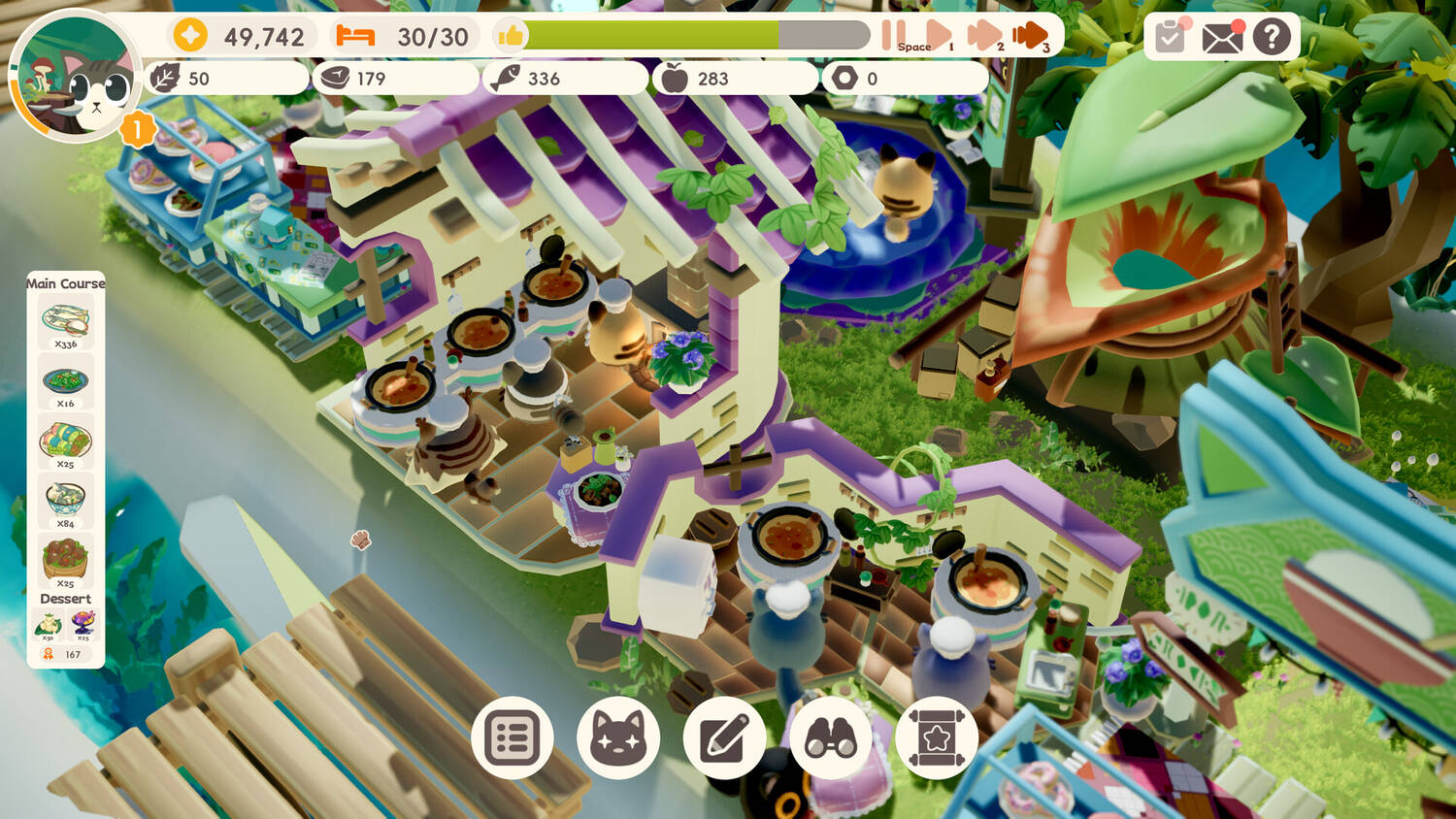Choose the meatball basket dish x25
This screenshot has height=819, width=1456.
pos(65,560)
